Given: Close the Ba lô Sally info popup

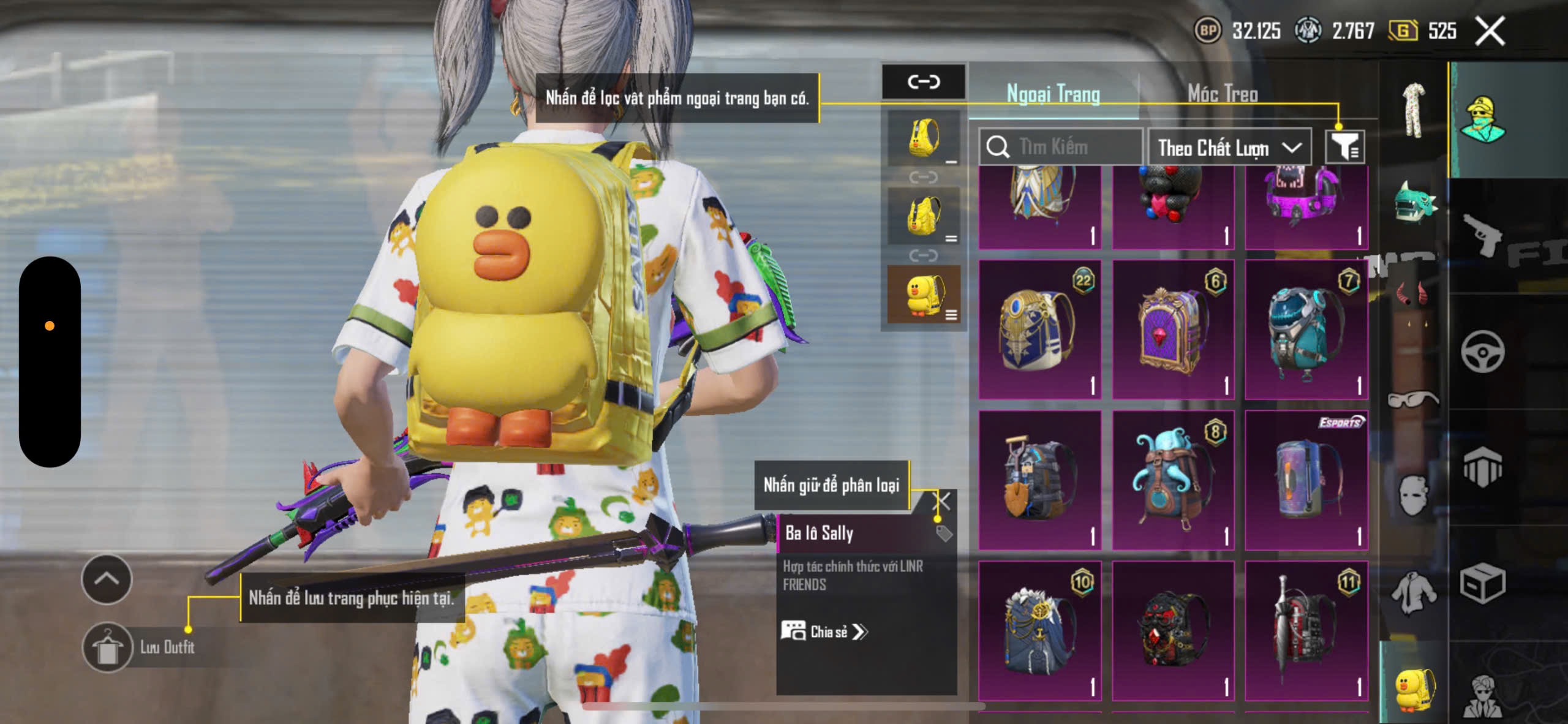Looking at the screenshot, I should click(x=942, y=502).
